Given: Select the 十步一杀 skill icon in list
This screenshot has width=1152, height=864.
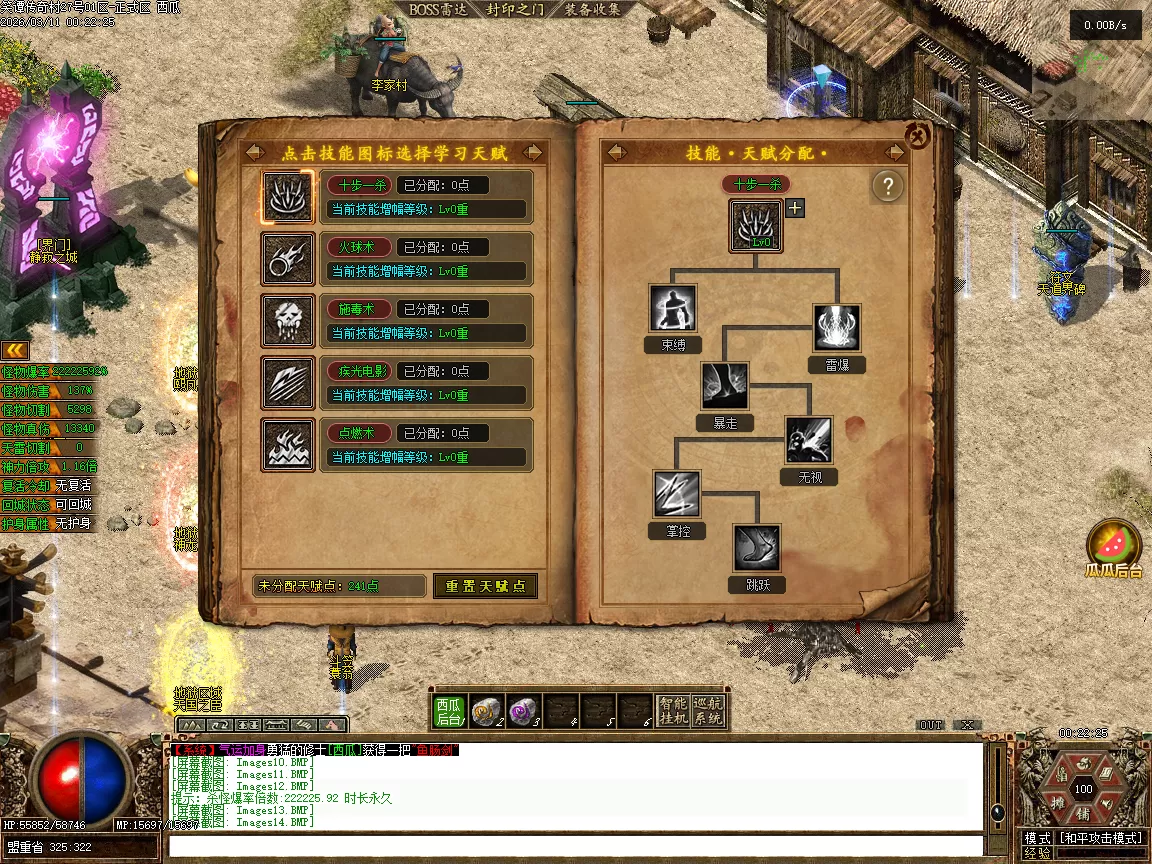Looking at the screenshot, I should [281, 197].
